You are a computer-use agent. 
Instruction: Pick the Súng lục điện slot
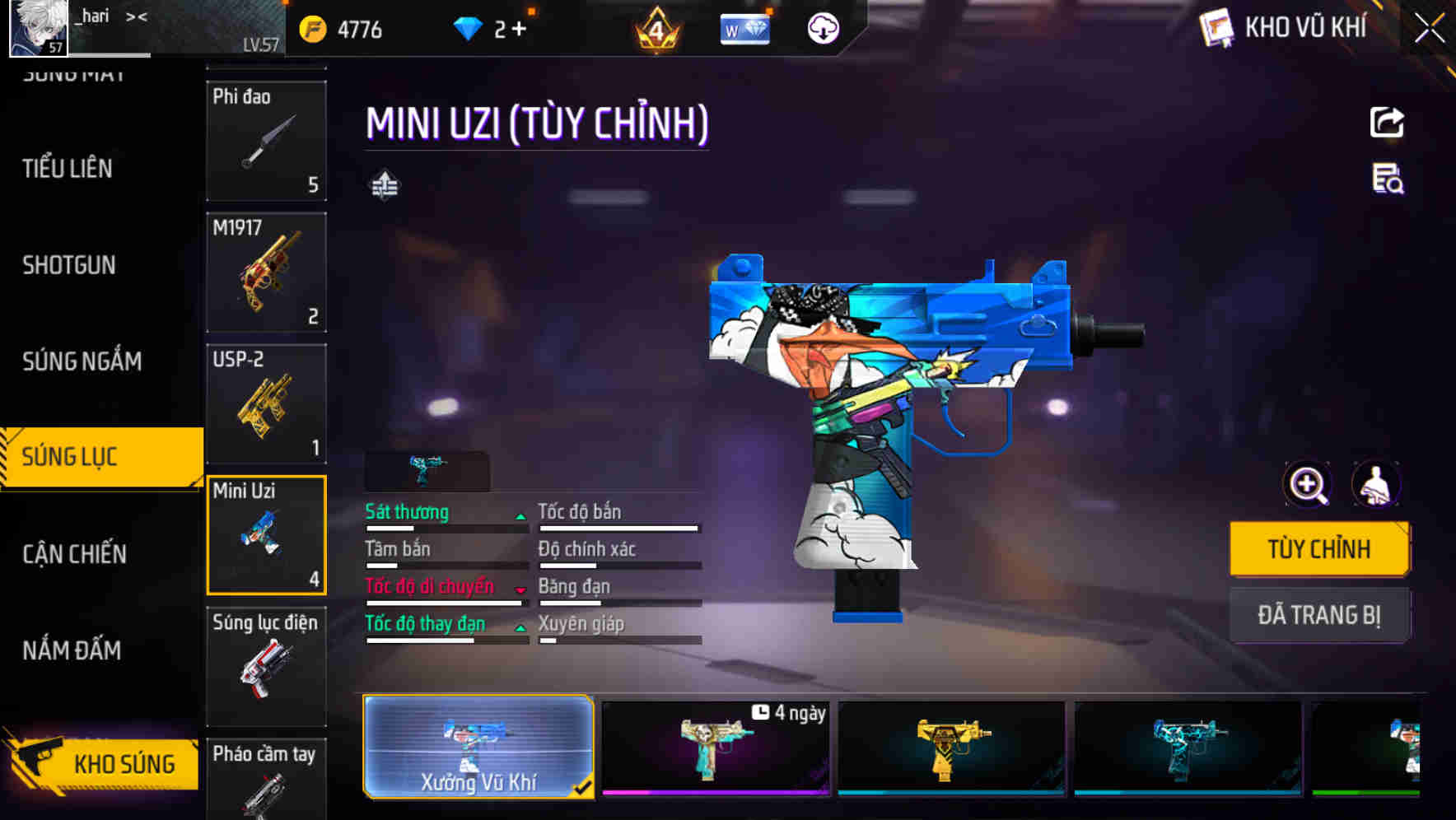(x=266, y=667)
